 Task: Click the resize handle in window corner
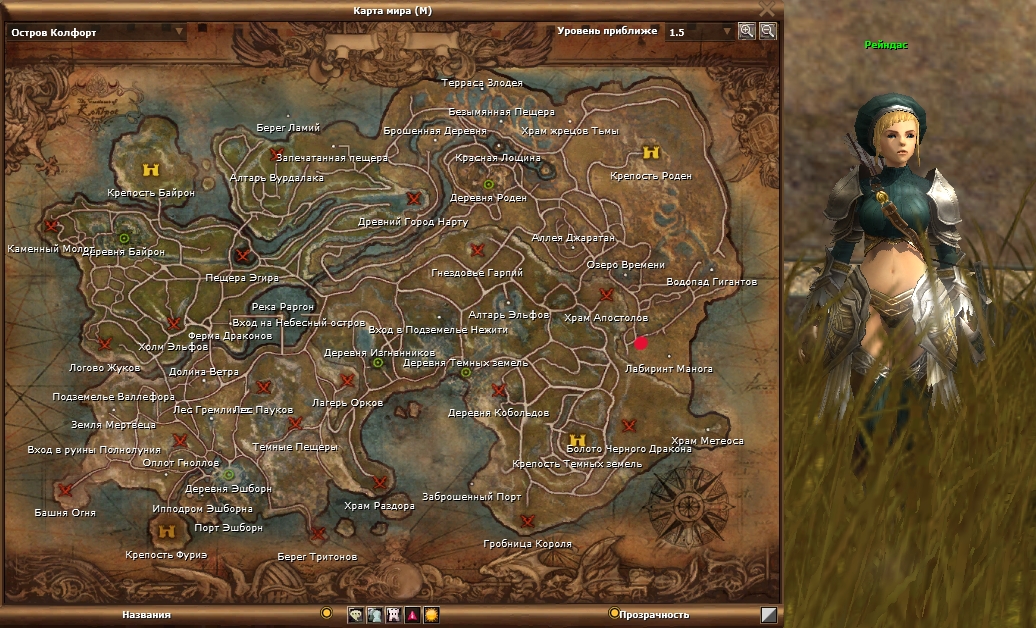tap(769, 615)
